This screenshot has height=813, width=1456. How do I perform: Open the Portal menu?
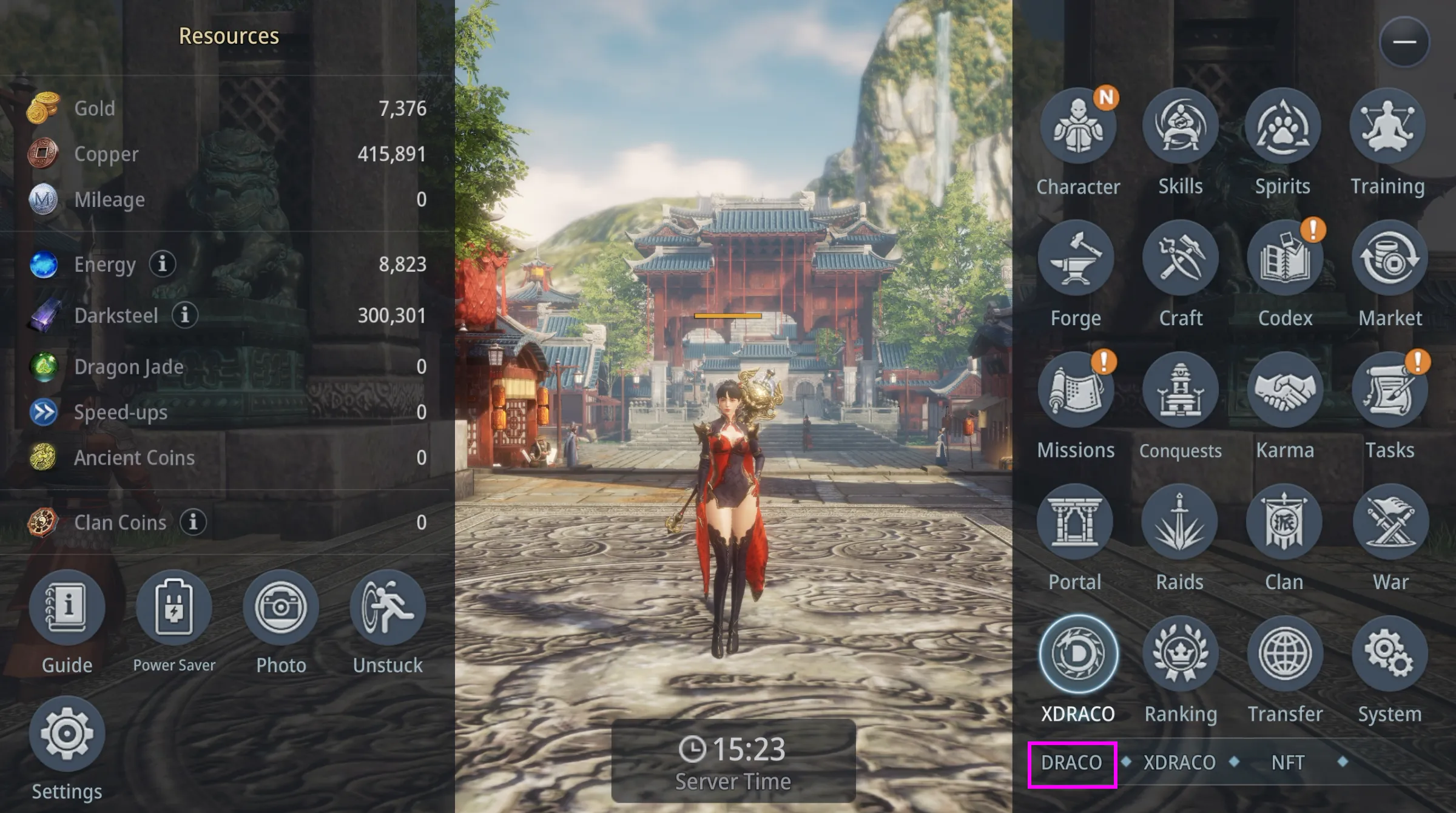[1074, 522]
